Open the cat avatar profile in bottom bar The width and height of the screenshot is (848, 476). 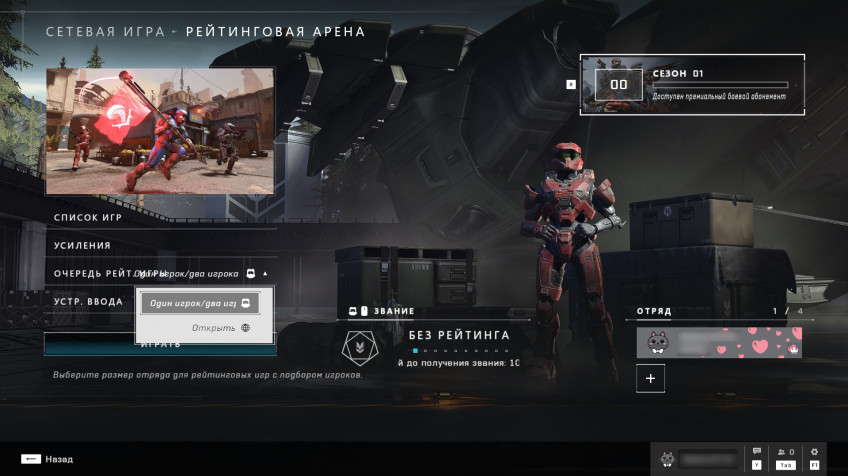tap(667, 460)
